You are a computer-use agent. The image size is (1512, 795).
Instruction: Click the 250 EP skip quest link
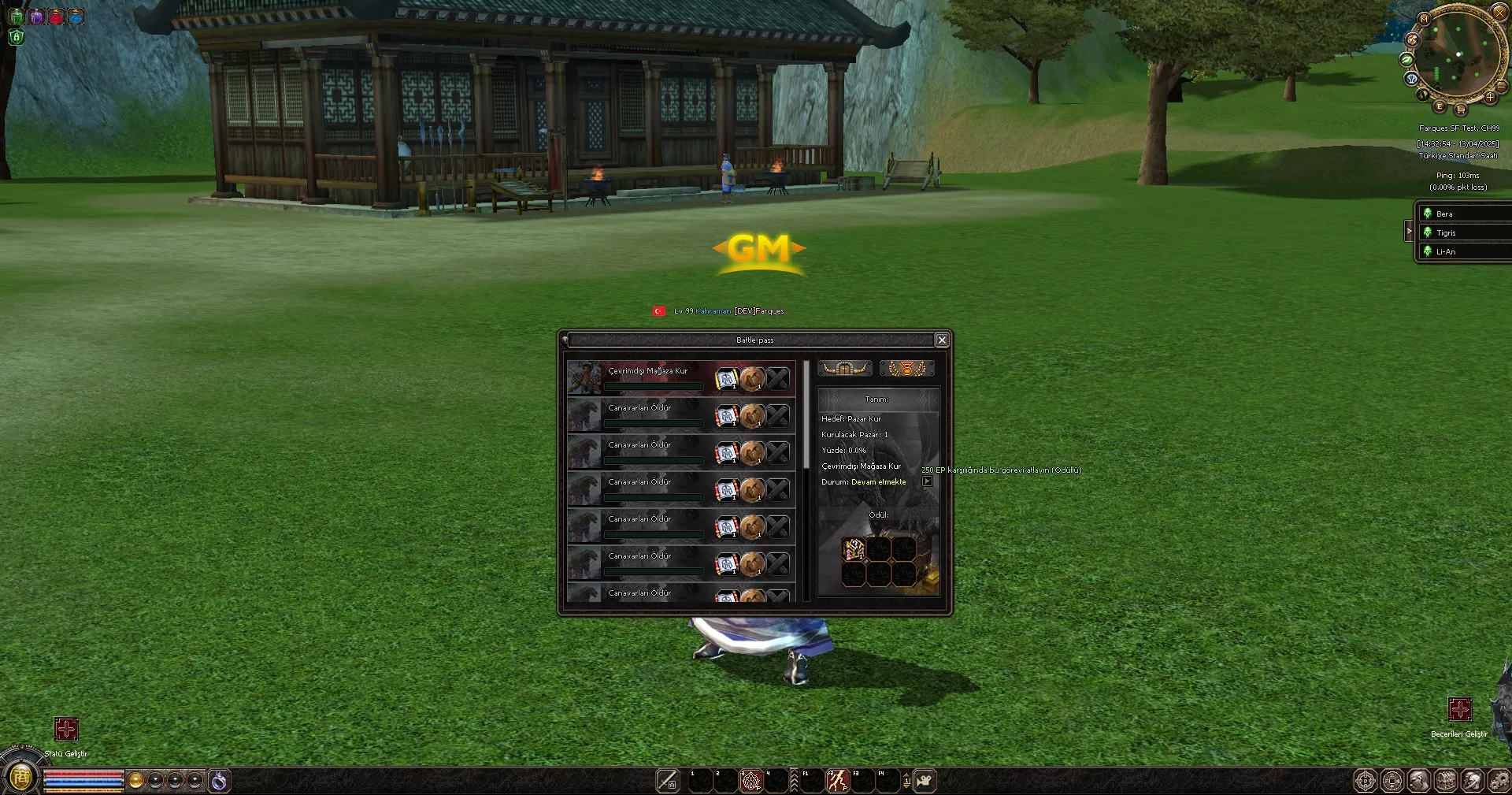pyautogui.click(x=1002, y=469)
